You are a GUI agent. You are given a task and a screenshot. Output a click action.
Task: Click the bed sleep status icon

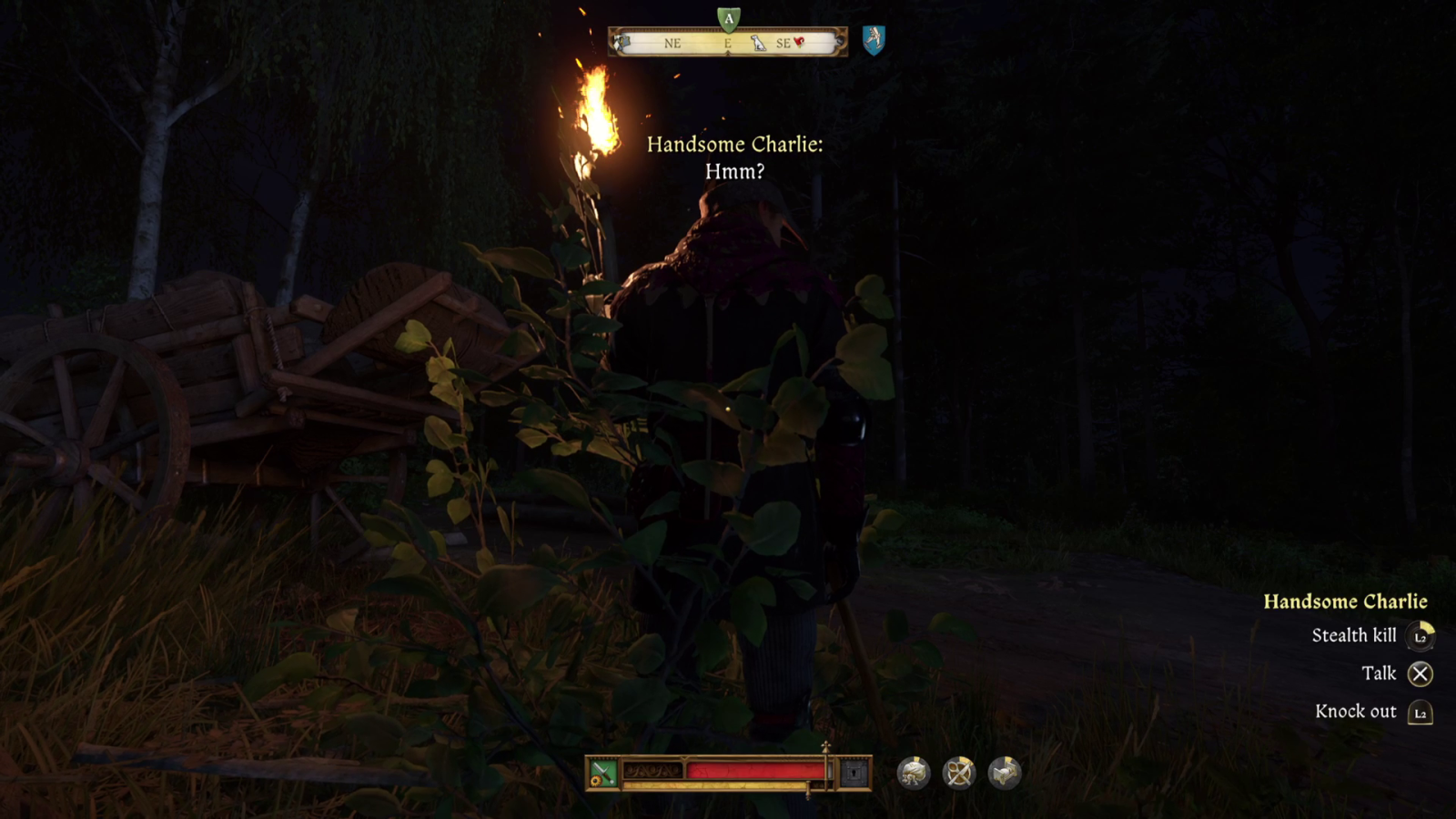(1006, 771)
